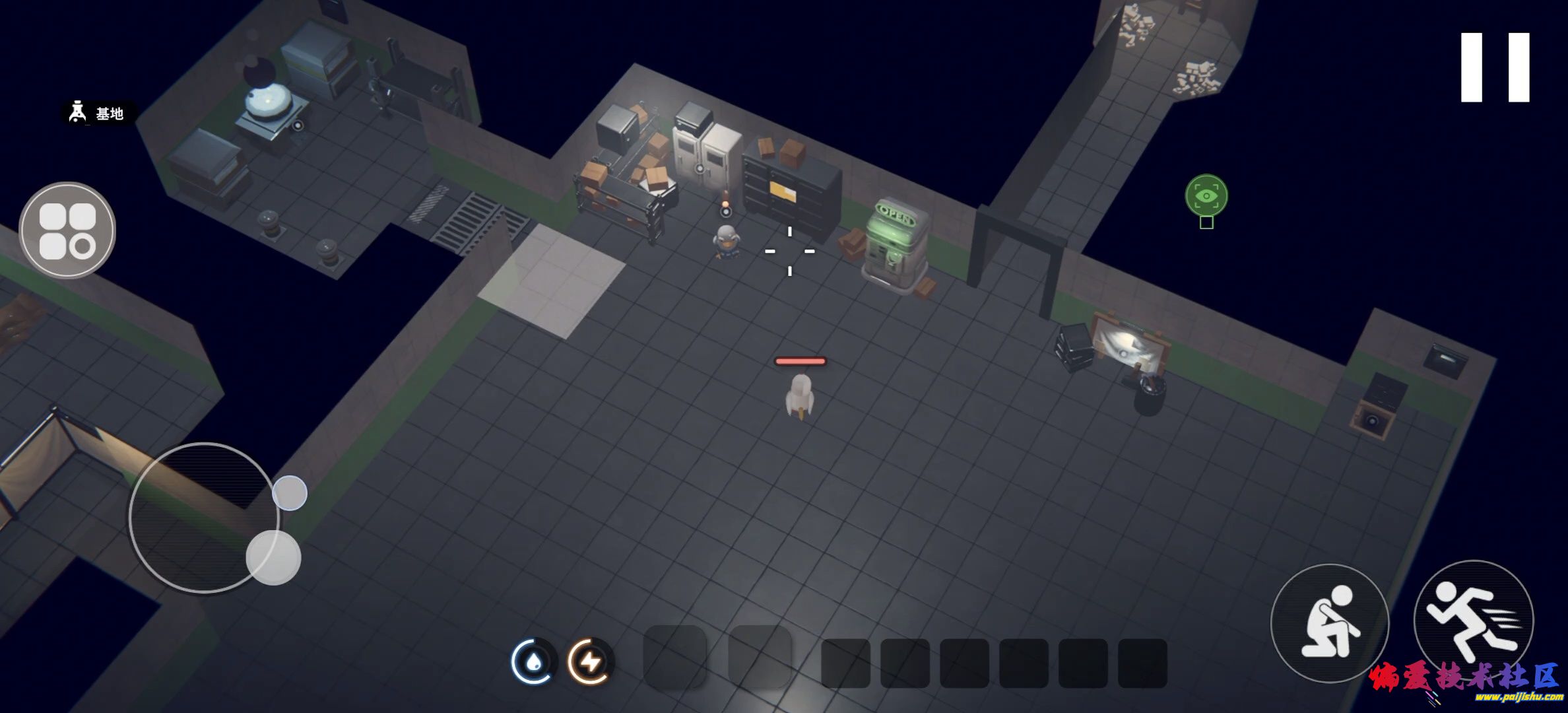This screenshot has height=713, width=1568.
Task: Tap the 基地 base location label
Action: pyautogui.click(x=99, y=114)
